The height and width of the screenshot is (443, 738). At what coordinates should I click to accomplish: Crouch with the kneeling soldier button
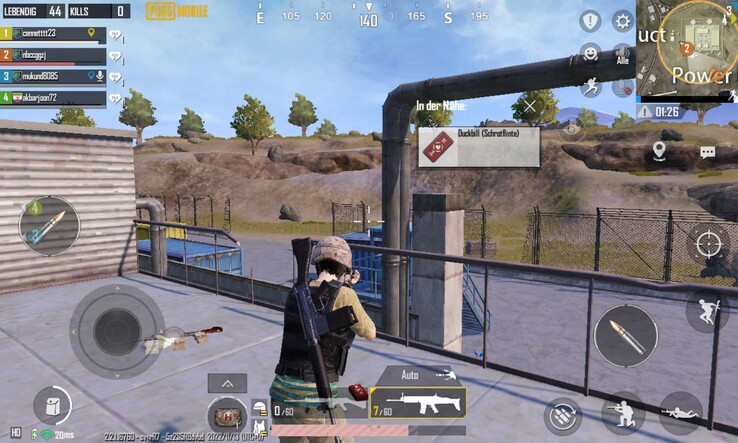623,412
